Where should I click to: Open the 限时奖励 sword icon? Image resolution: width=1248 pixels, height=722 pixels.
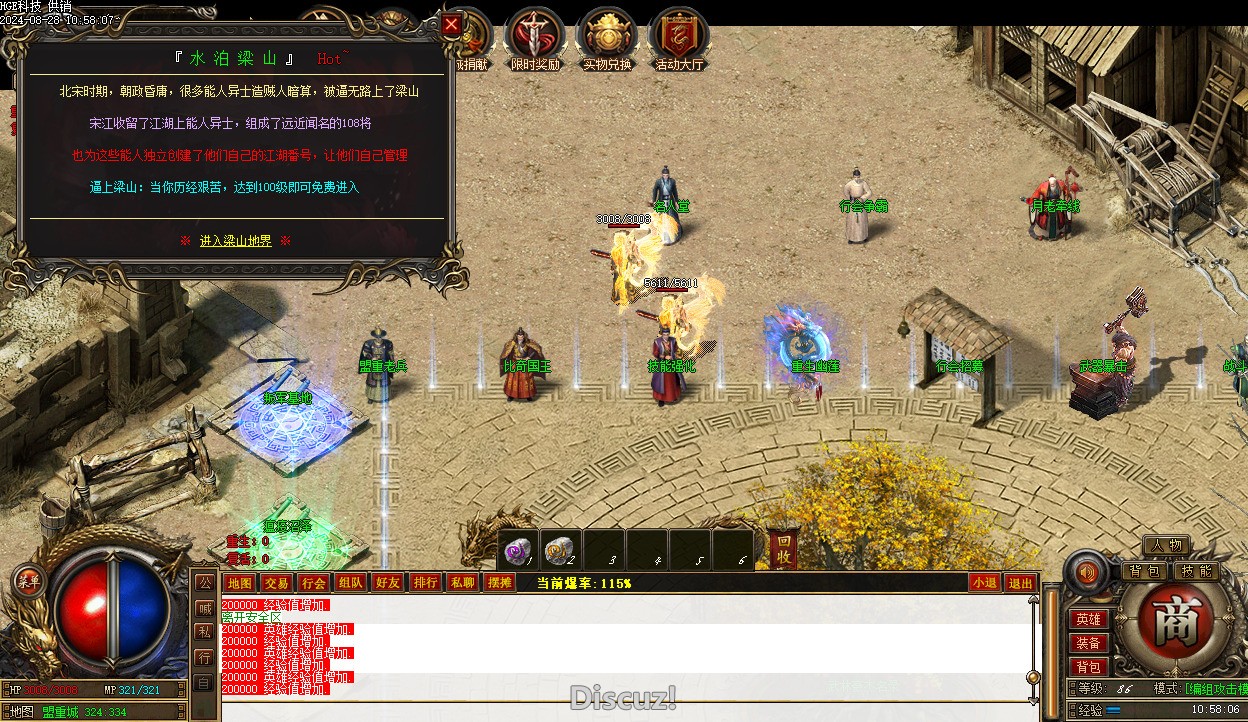(x=536, y=40)
